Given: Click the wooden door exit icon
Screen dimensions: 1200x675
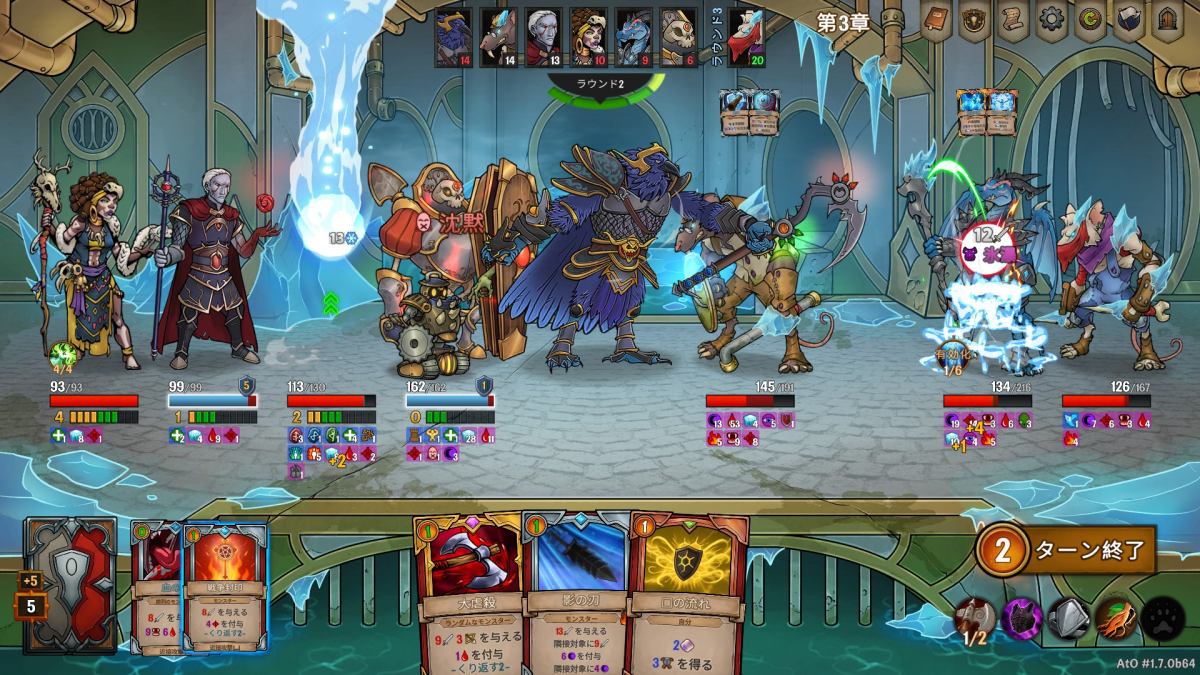Looking at the screenshot, I should coord(1164,20).
